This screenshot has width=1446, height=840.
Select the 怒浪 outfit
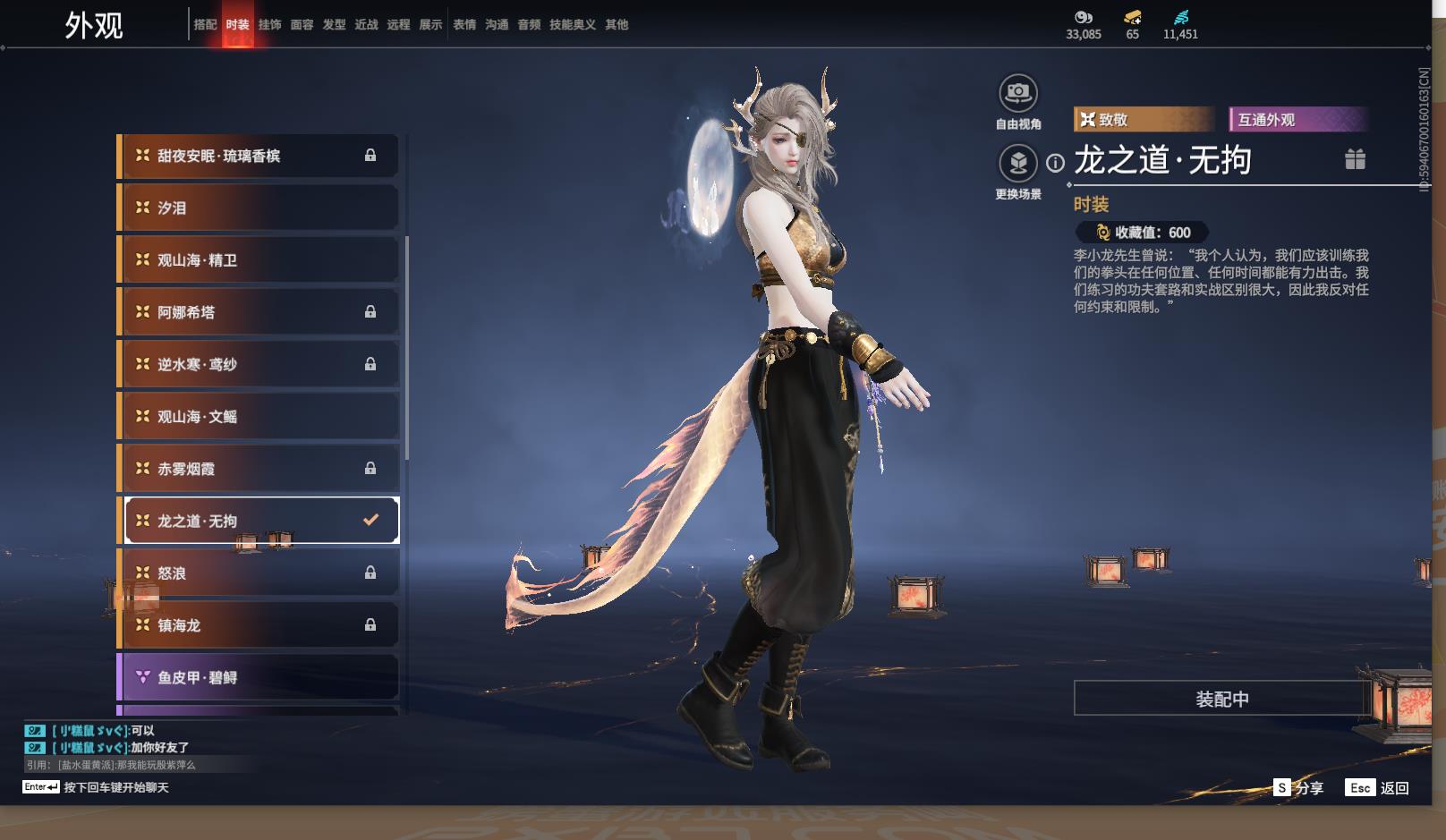[x=259, y=573]
